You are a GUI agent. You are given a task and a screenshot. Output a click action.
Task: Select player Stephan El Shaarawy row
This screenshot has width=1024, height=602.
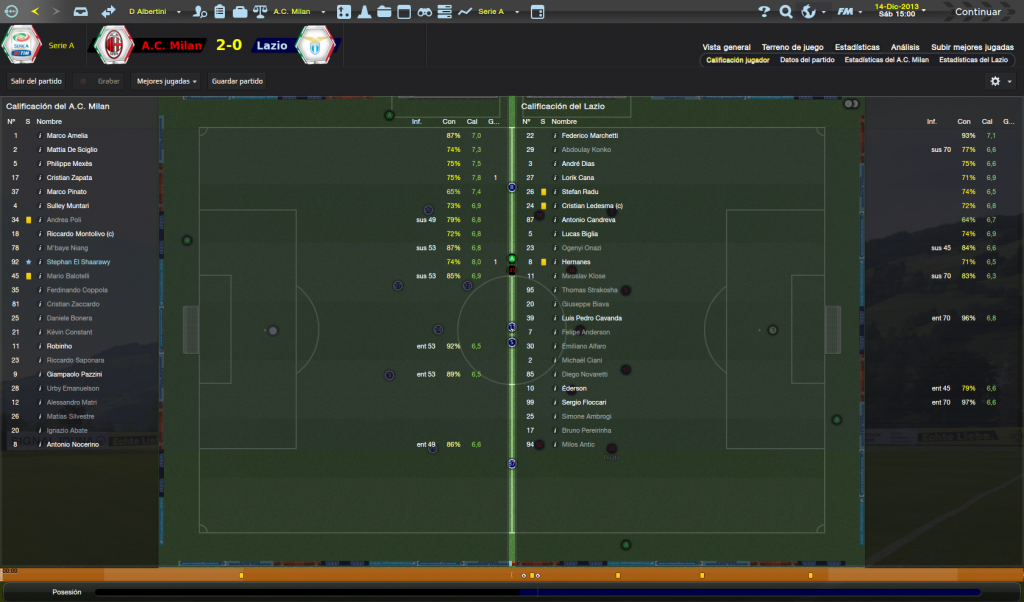coord(78,262)
